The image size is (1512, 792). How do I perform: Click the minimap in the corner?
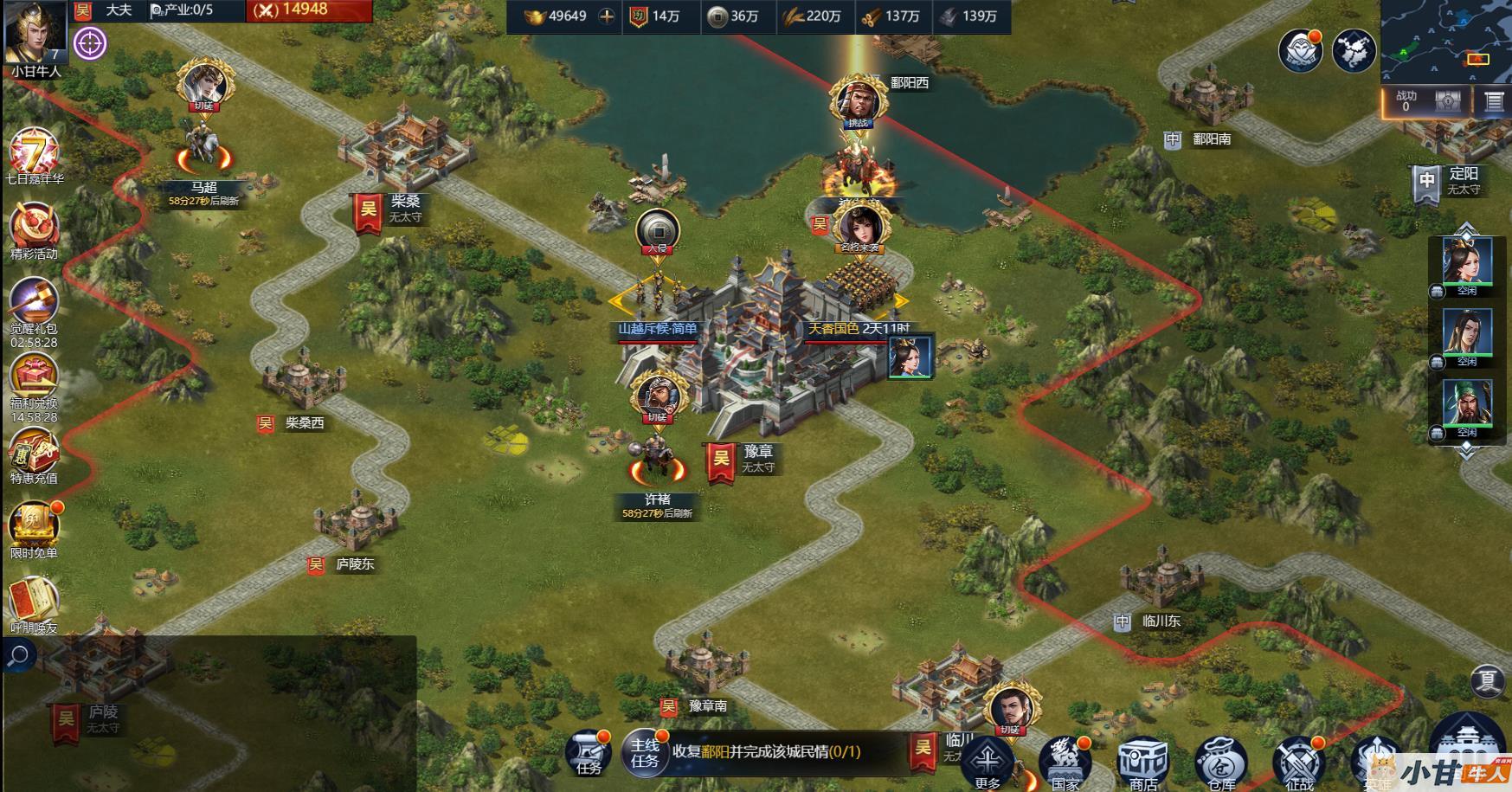pyautogui.click(x=1445, y=39)
